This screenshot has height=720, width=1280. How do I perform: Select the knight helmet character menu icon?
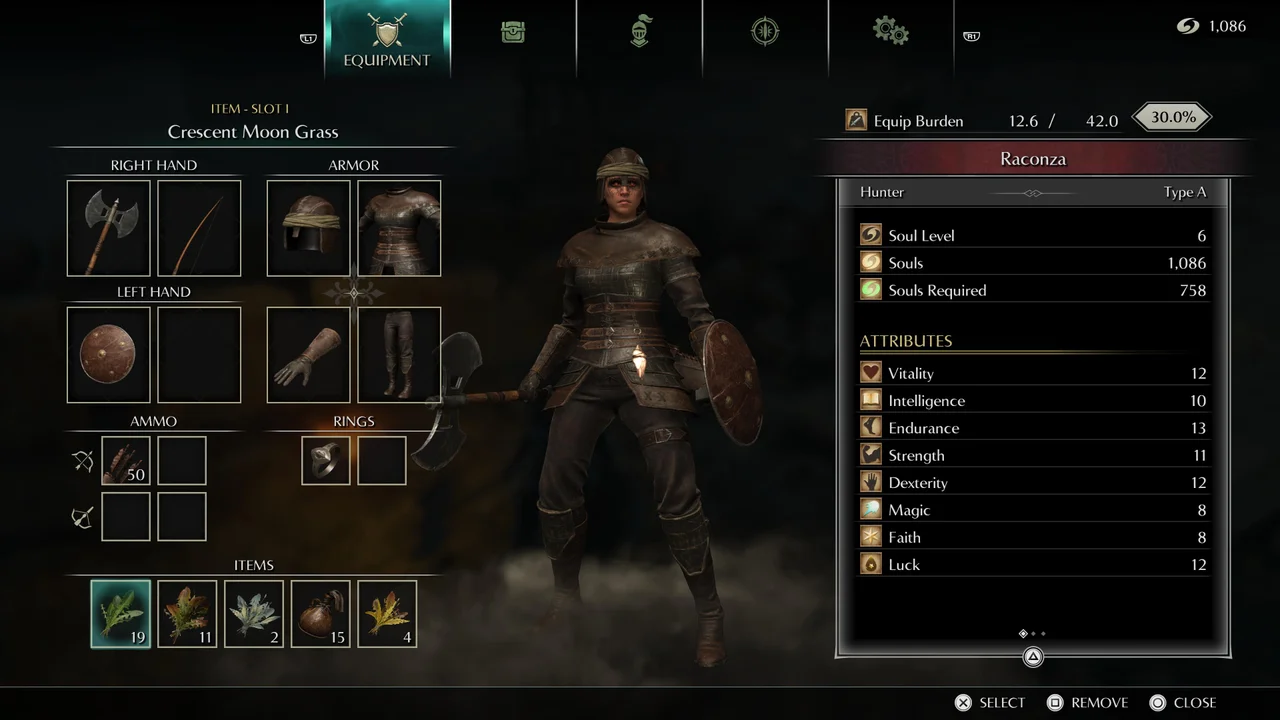tap(639, 31)
